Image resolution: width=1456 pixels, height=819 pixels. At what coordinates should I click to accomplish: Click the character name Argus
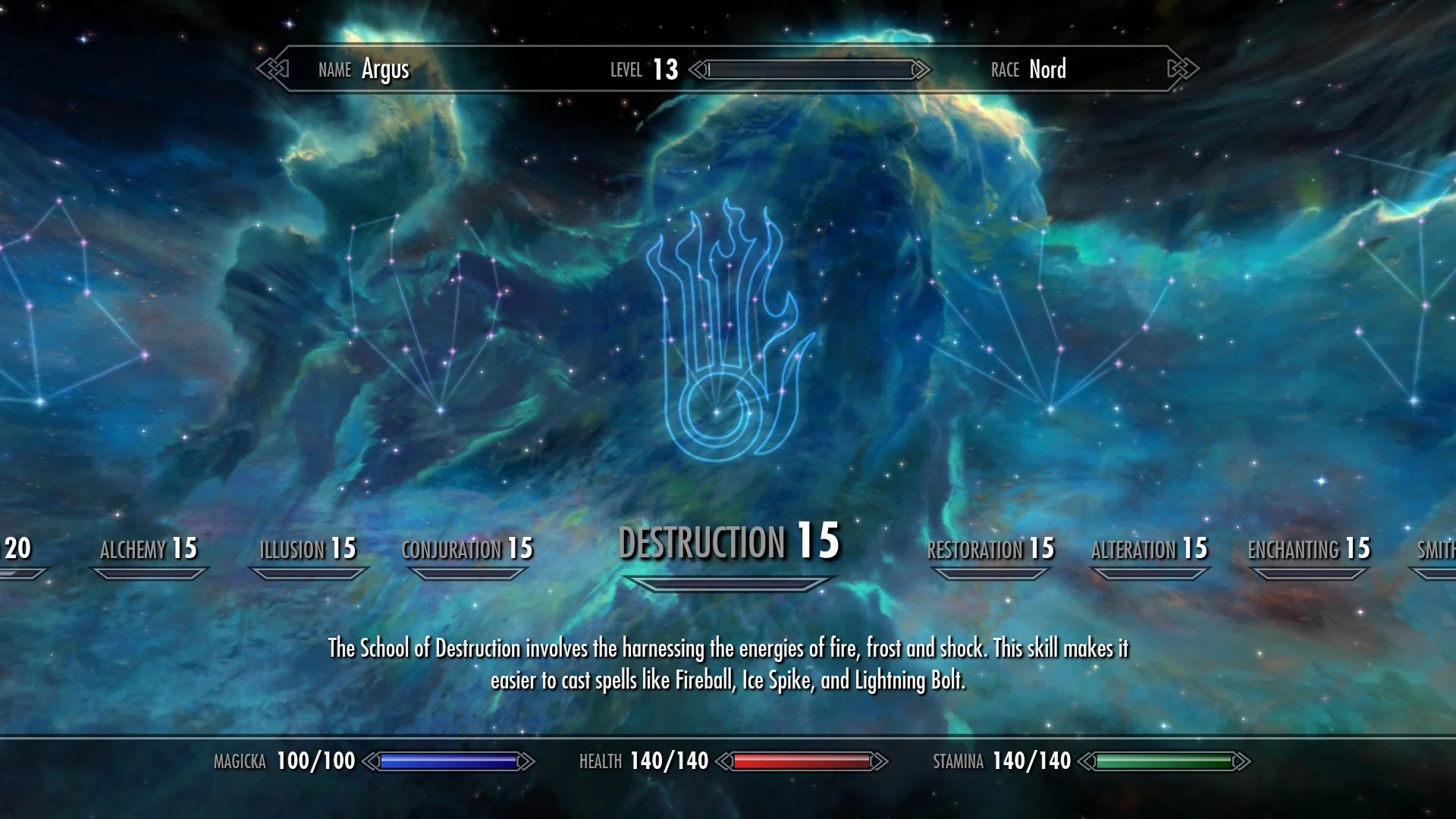(x=385, y=70)
